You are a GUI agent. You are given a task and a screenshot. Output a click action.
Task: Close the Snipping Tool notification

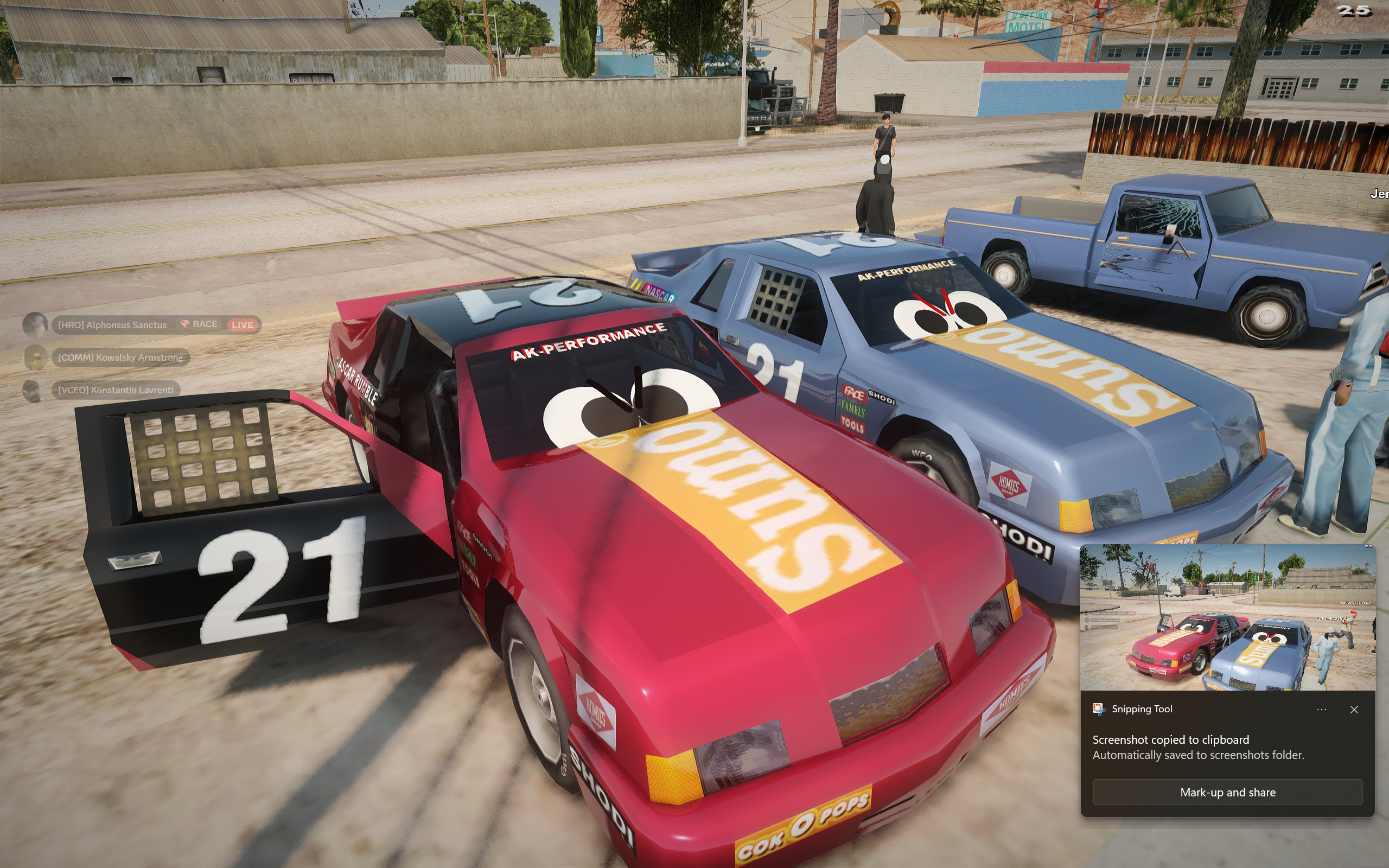coord(1354,710)
